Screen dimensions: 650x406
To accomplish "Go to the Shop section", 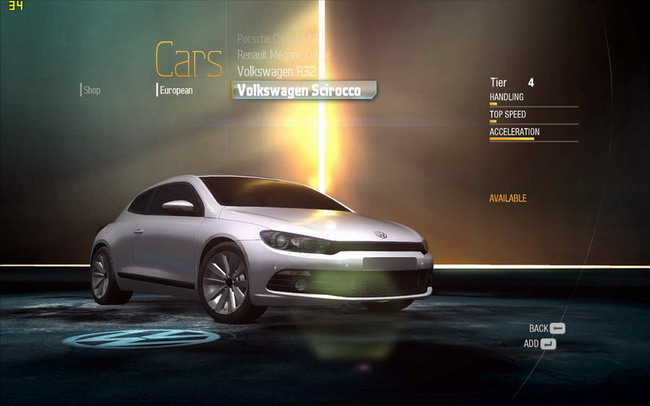I will [92, 90].
